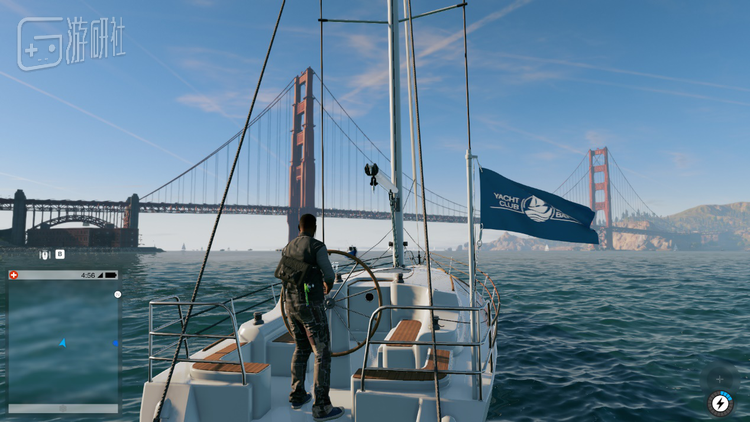Open the phone-style minimap
Viewport: 750px width, 422px height.
tap(63, 341)
